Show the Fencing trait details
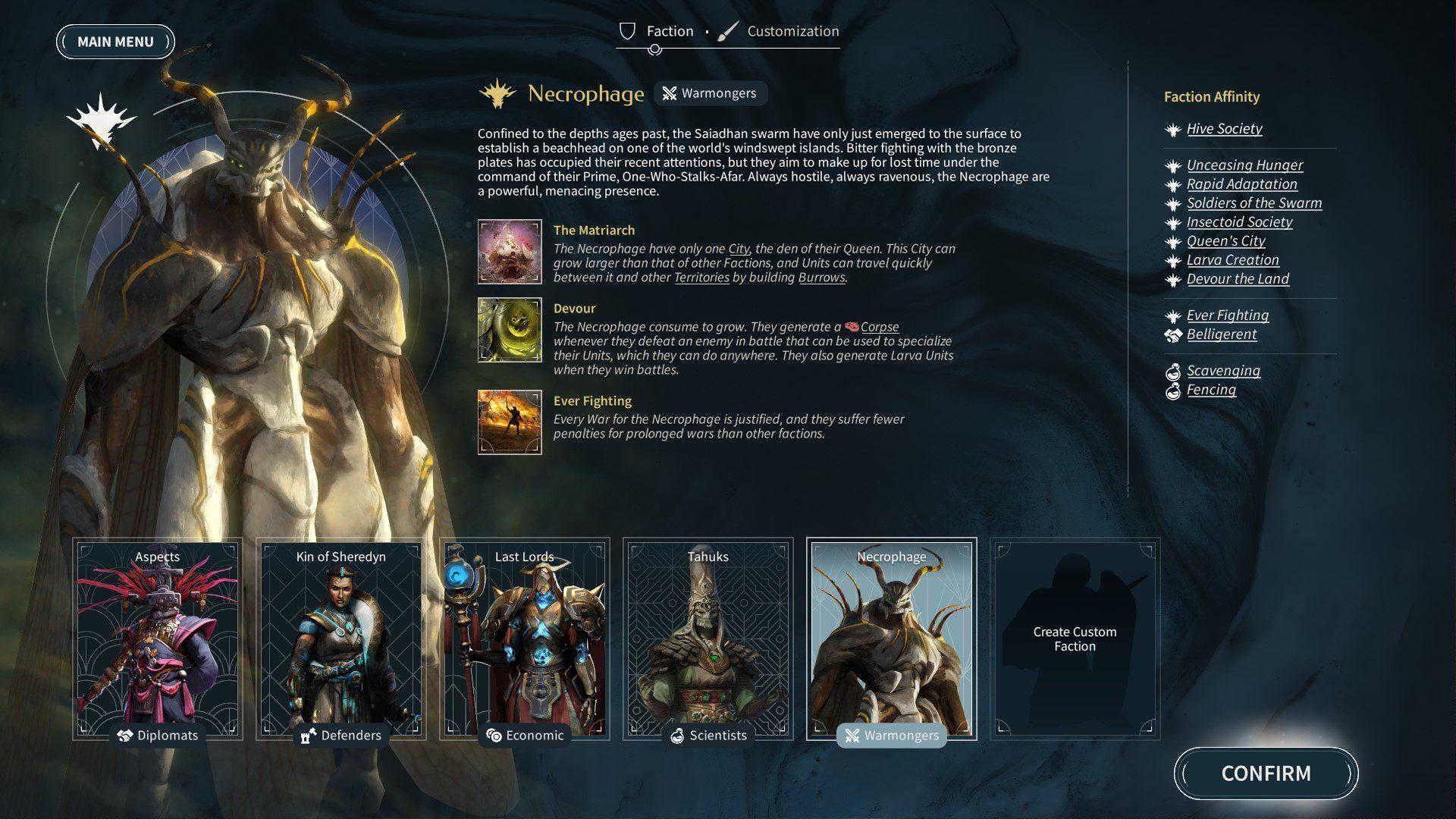Image resolution: width=1456 pixels, height=819 pixels. point(1211,390)
